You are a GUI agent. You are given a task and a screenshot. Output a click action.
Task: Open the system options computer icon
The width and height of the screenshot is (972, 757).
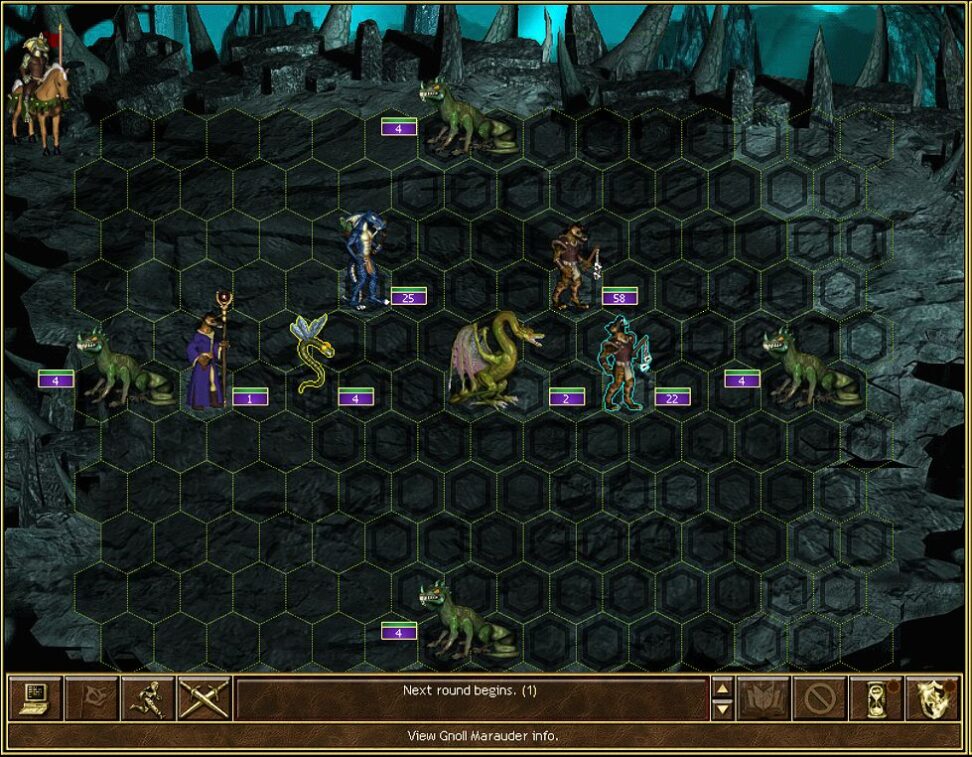pos(35,698)
